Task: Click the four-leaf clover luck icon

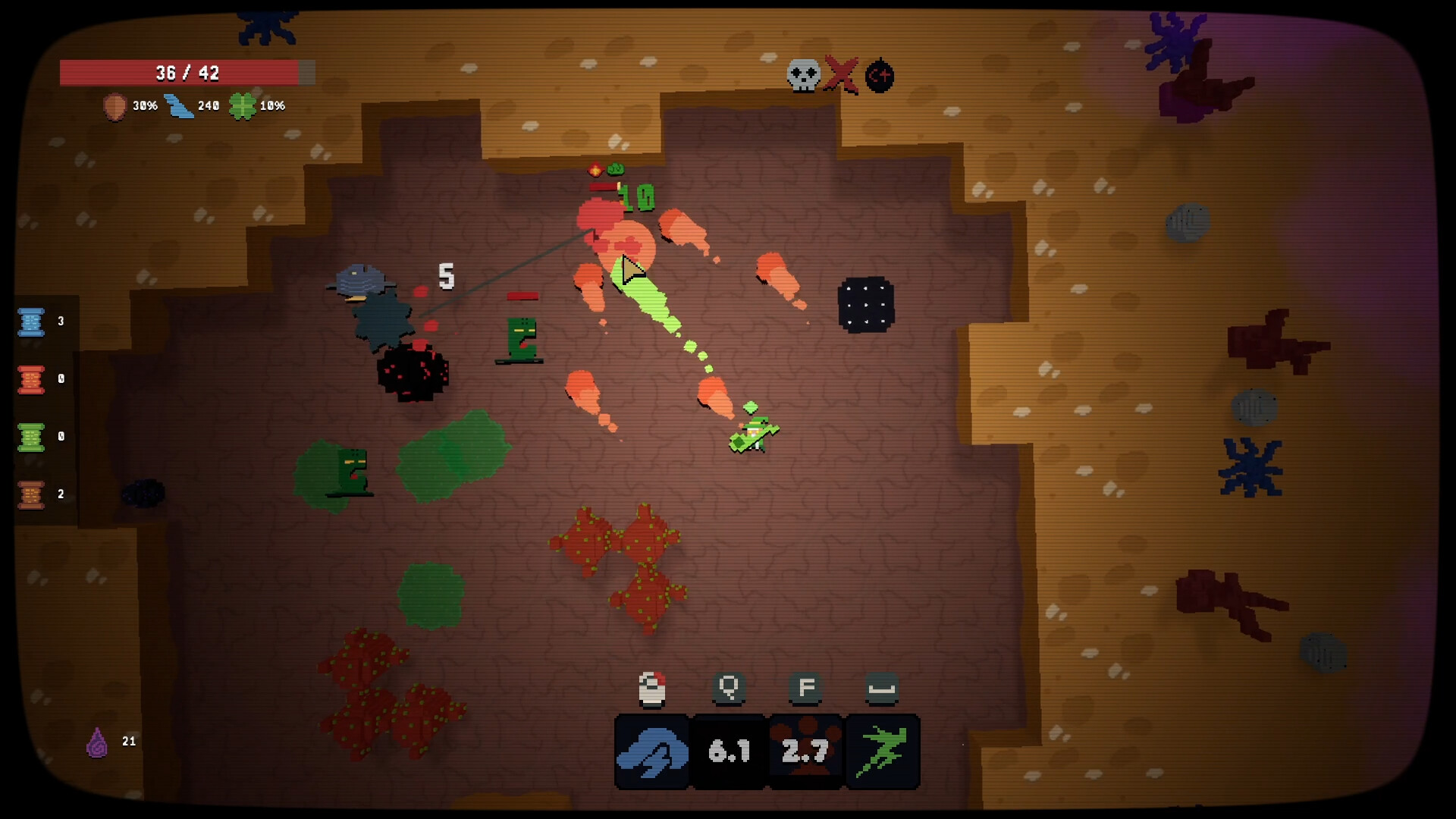Action: pos(243,106)
